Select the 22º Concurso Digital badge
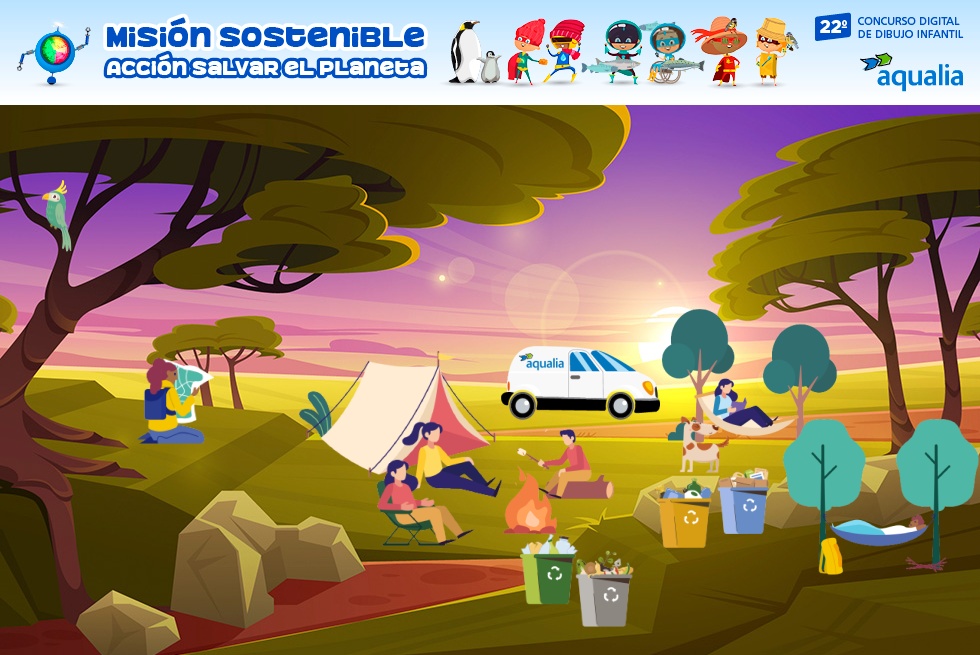Screen dimensions: 980x655 point(889,27)
